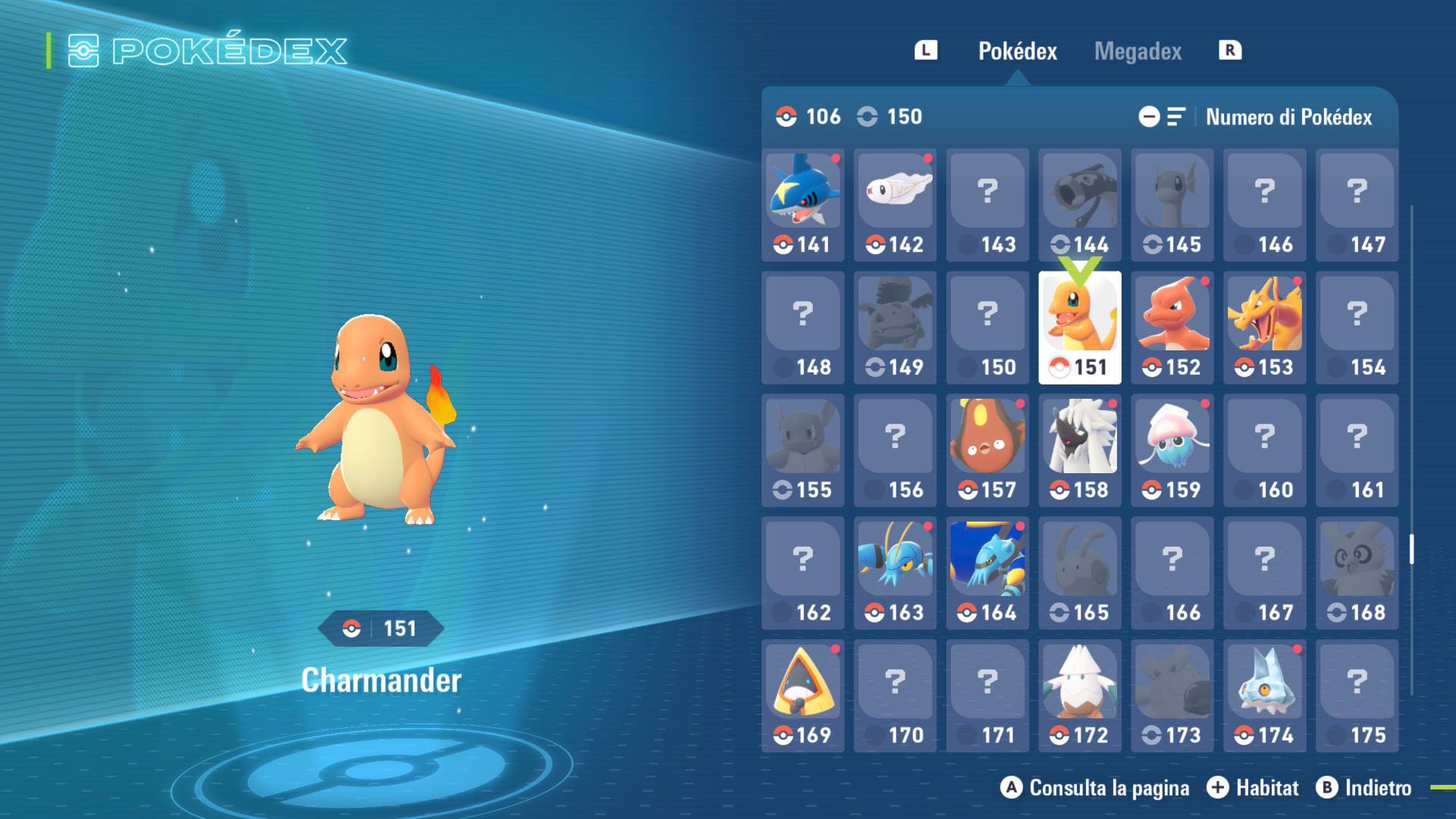Click the Pokédex list scrollbar handle

pyautogui.click(x=1411, y=549)
